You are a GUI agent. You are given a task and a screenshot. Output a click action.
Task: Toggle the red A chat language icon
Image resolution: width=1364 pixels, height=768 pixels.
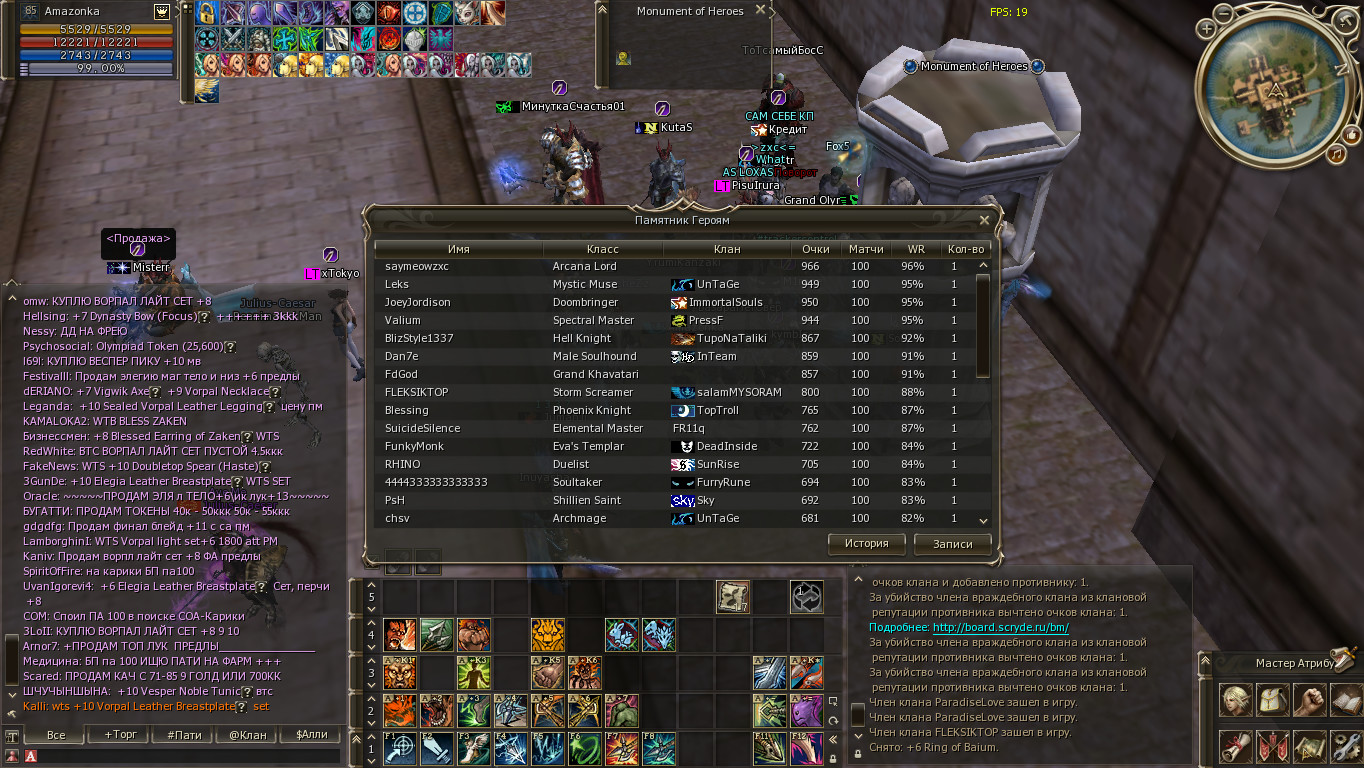[31, 756]
